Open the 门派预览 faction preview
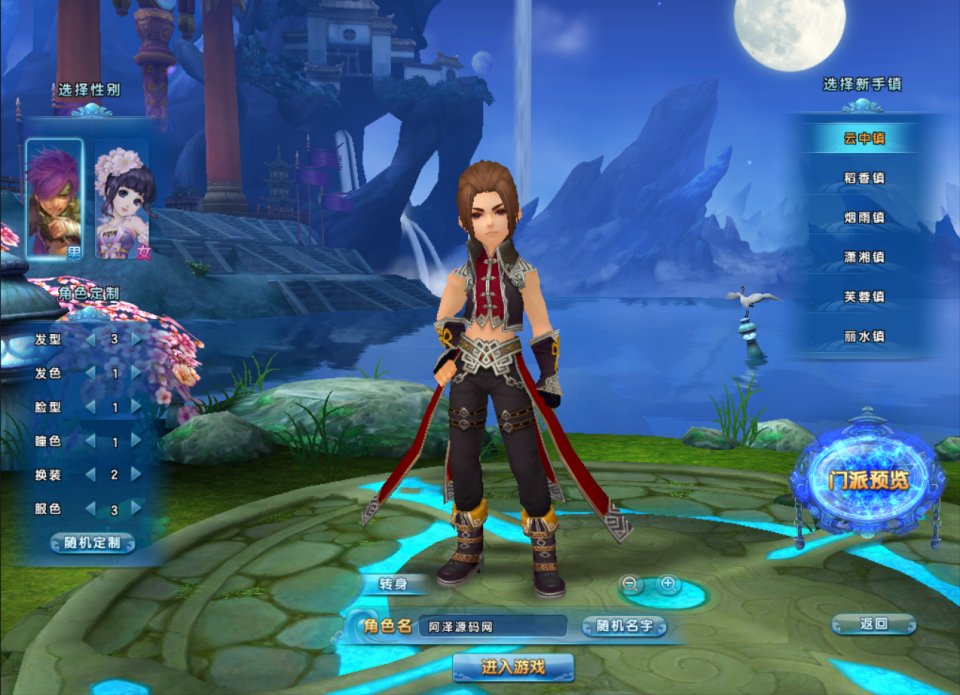This screenshot has height=695, width=960. [x=866, y=480]
